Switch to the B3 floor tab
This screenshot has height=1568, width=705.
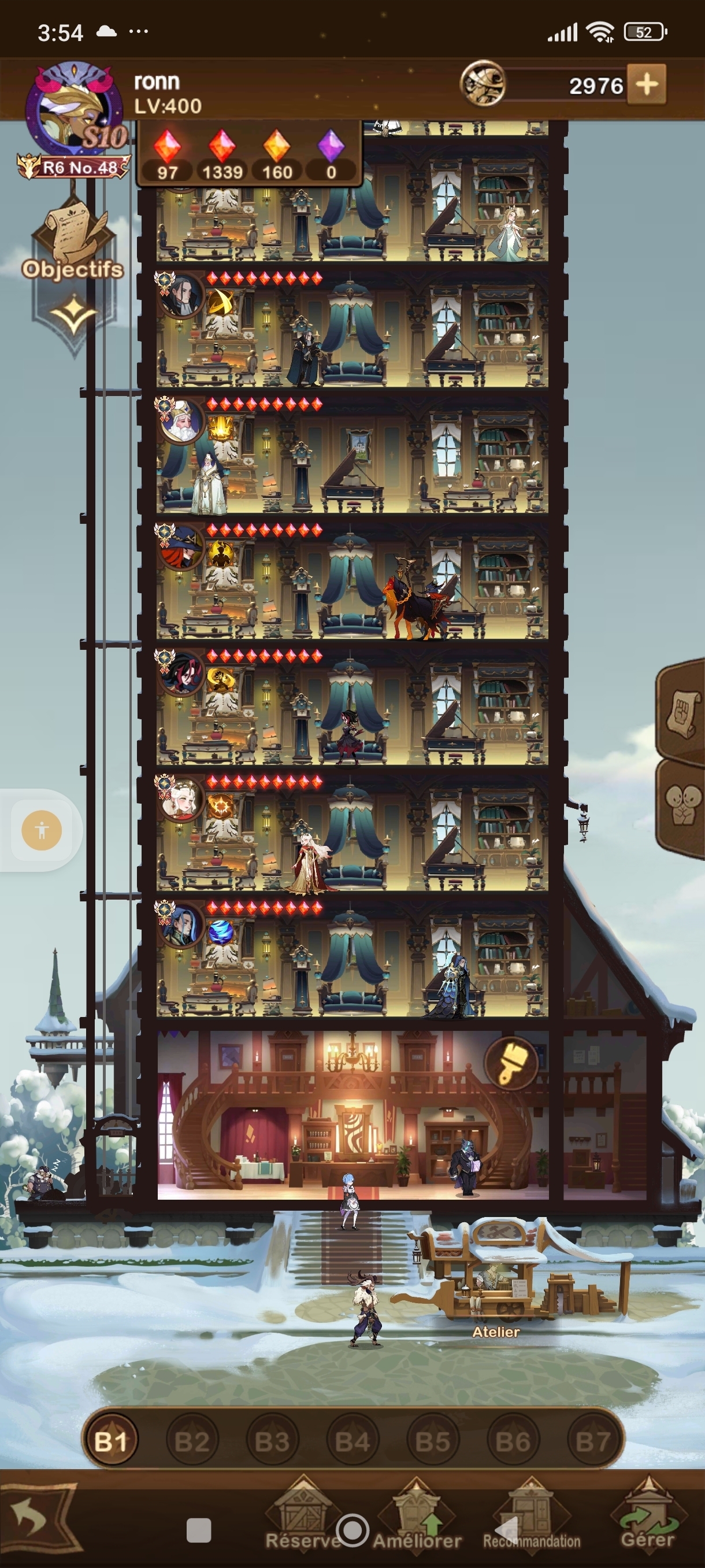tap(272, 1441)
